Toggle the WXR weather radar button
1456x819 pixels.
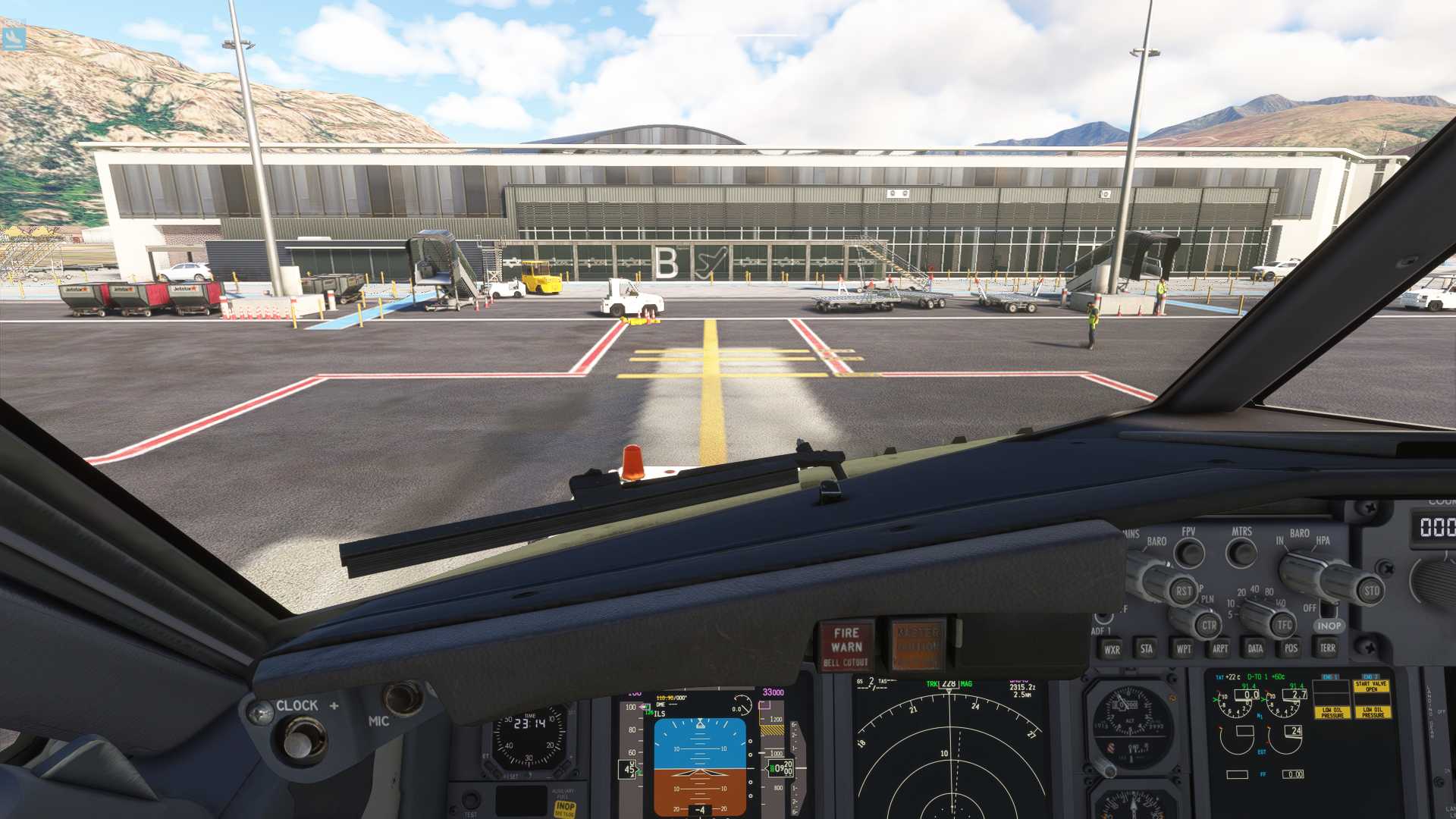(x=1112, y=649)
